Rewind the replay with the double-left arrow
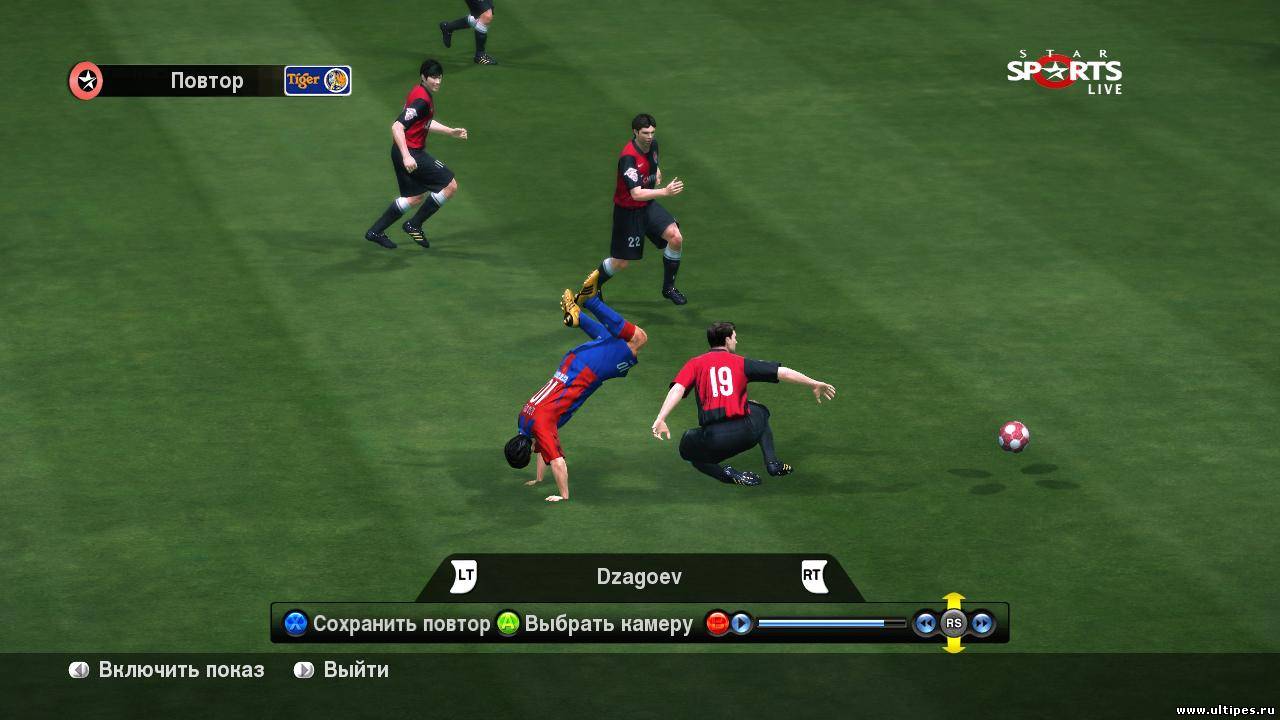This screenshot has width=1280, height=720. click(926, 624)
